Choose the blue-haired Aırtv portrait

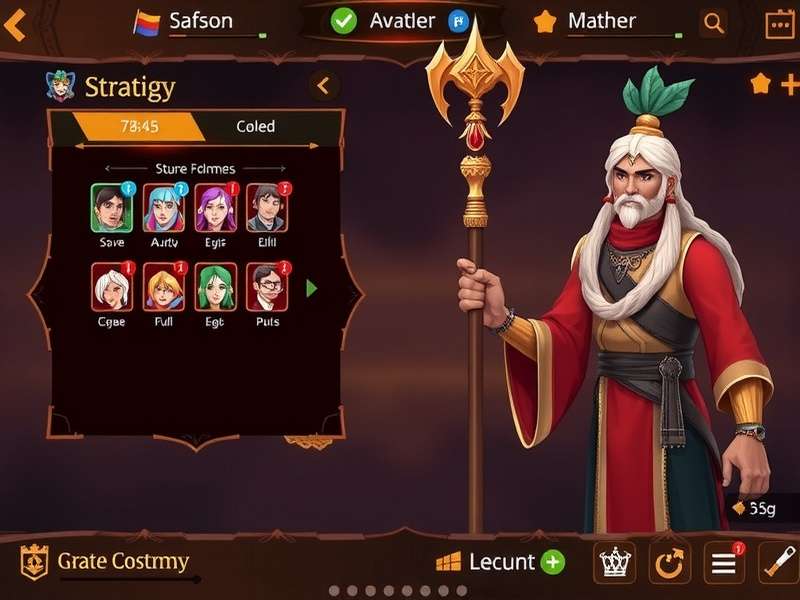164,208
